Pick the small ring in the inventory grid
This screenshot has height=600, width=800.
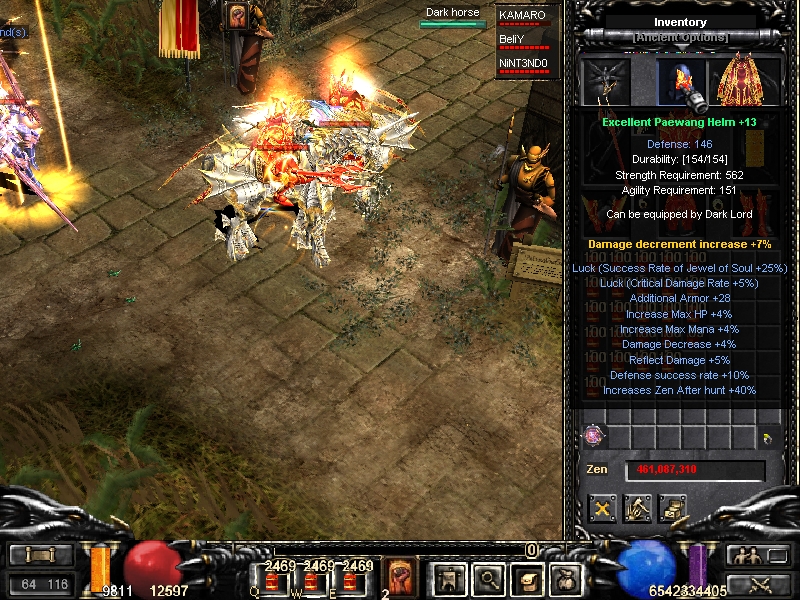[765, 438]
